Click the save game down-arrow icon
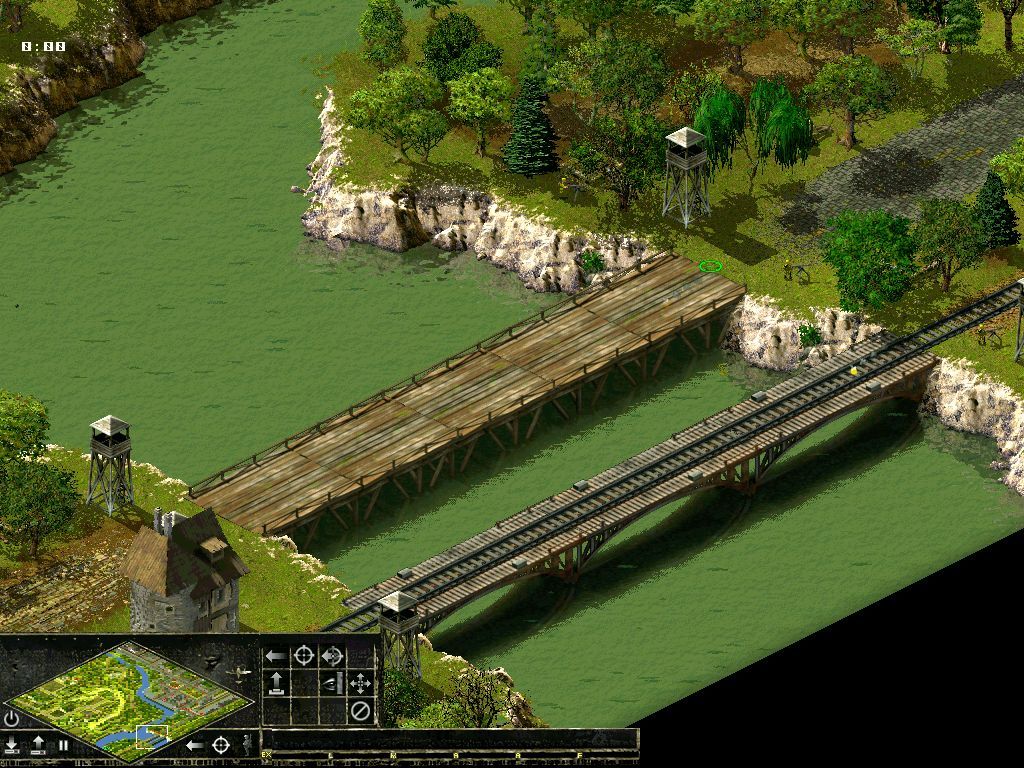The image size is (1024, 768). point(12,744)
